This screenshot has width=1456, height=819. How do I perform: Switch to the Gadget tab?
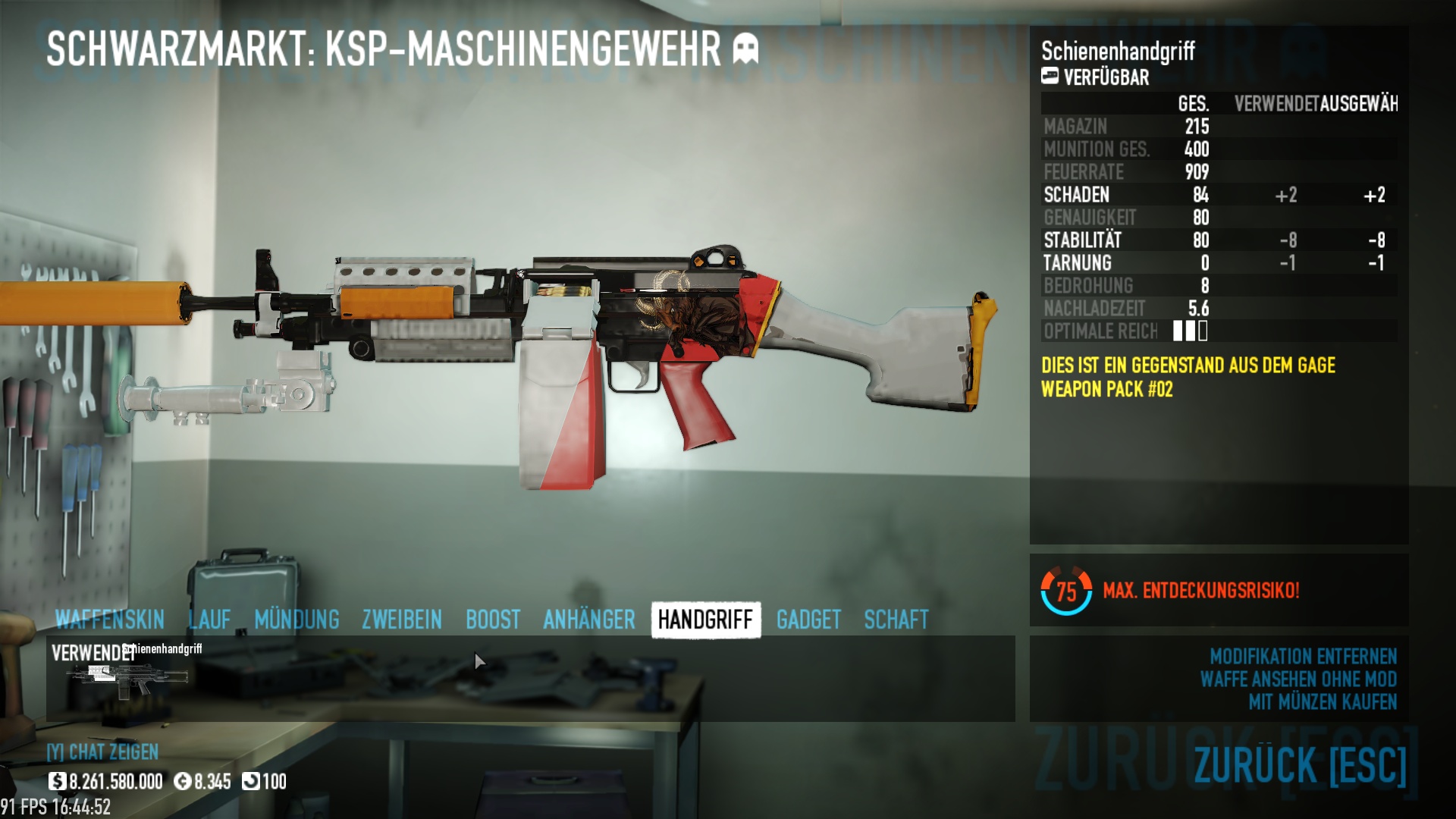pos(808,620)
